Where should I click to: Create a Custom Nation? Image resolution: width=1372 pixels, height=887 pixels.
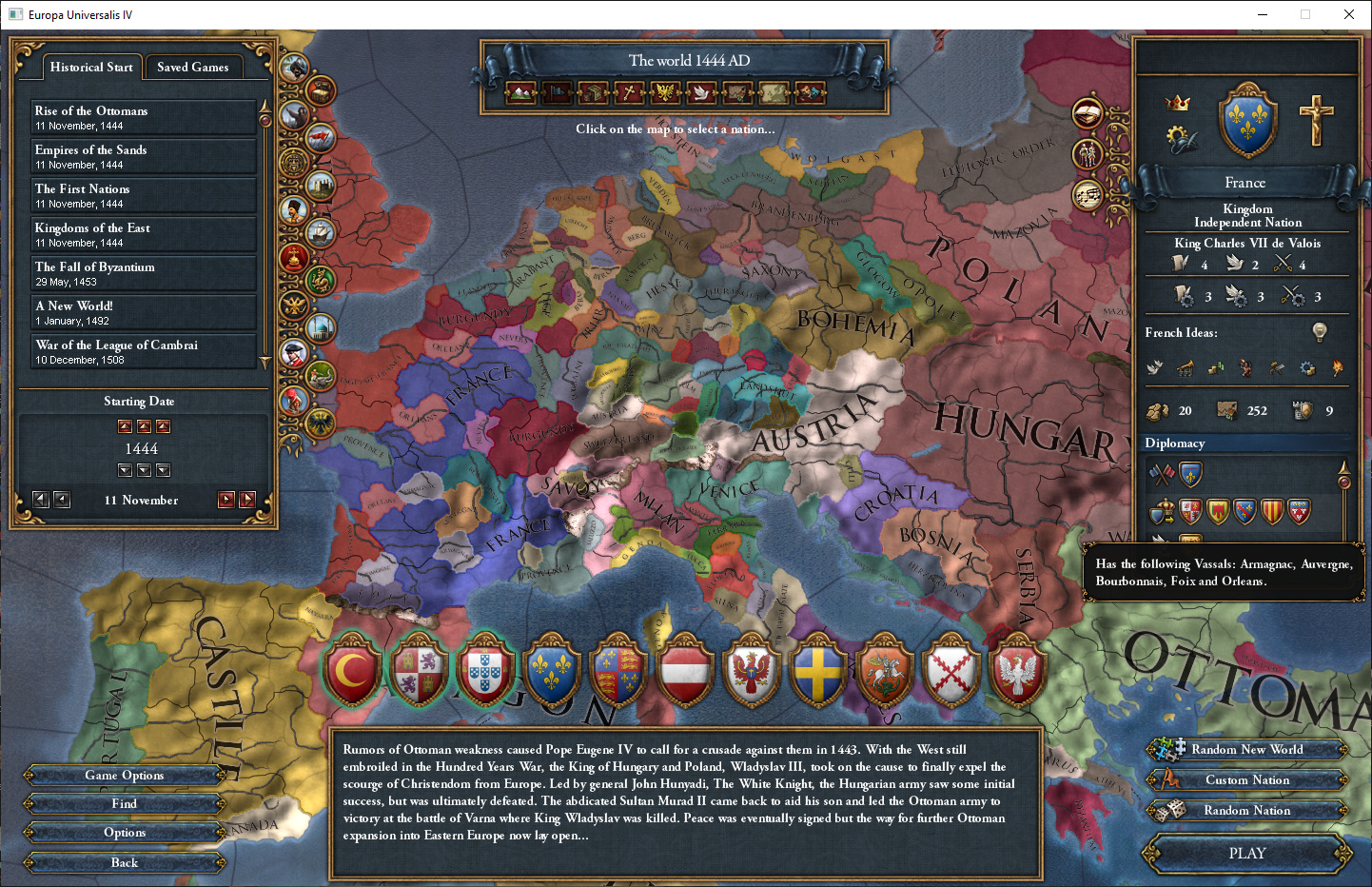click(x=1246, y=780)
